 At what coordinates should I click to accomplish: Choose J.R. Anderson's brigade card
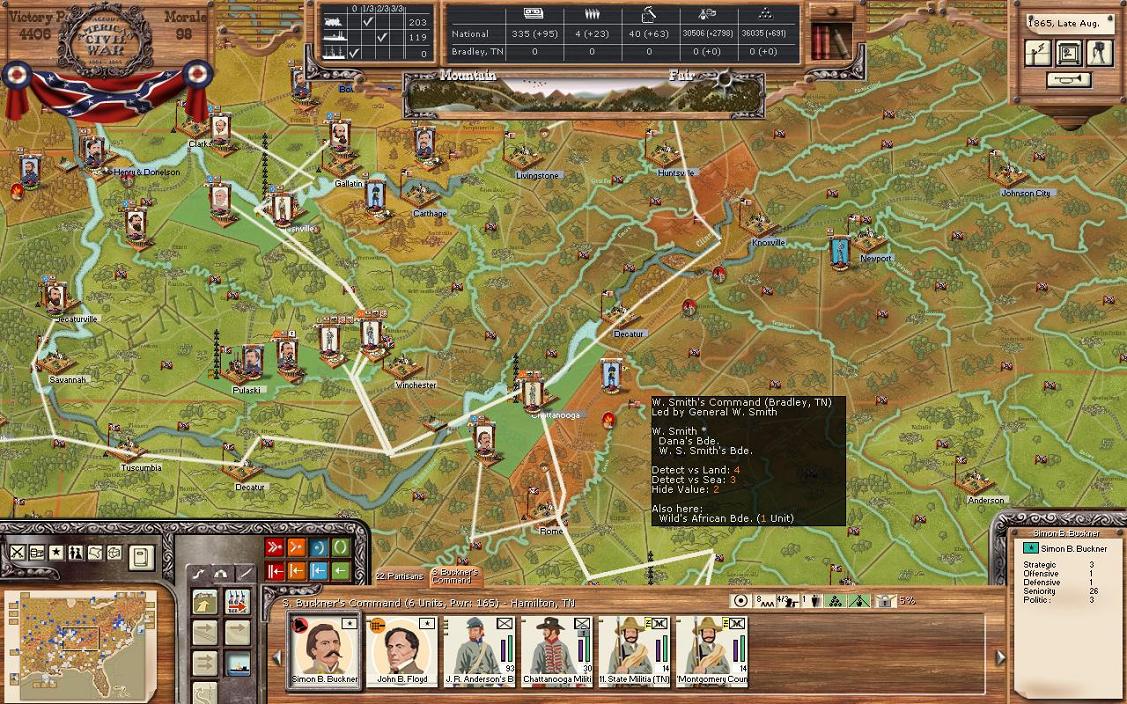(x=479, y=651)
